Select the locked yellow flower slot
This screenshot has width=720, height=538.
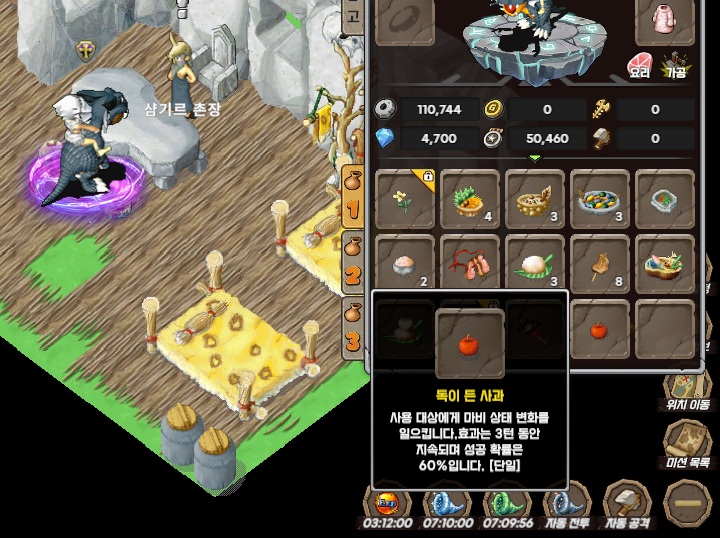(405, 199)
